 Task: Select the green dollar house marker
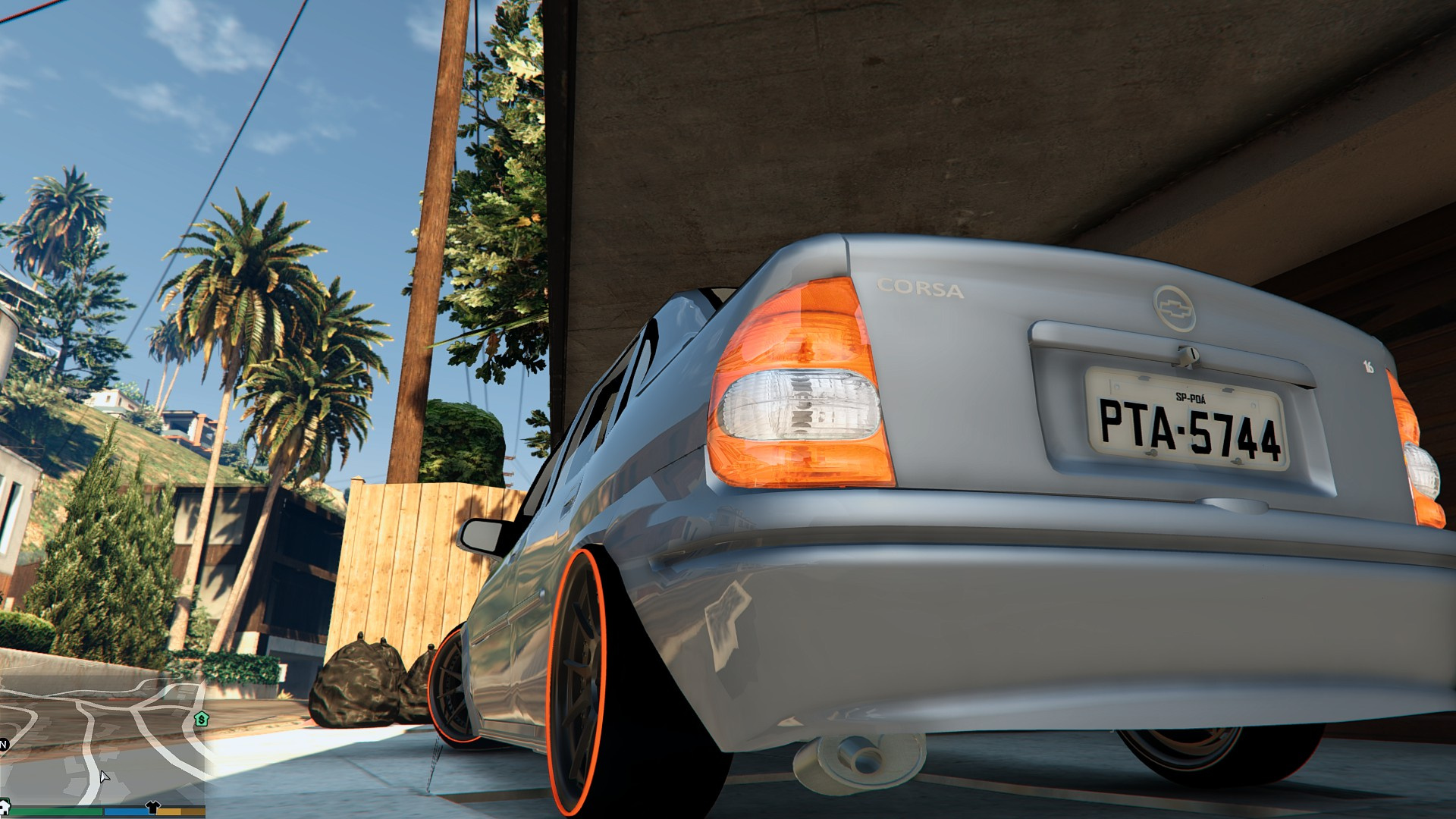(201, 718)
